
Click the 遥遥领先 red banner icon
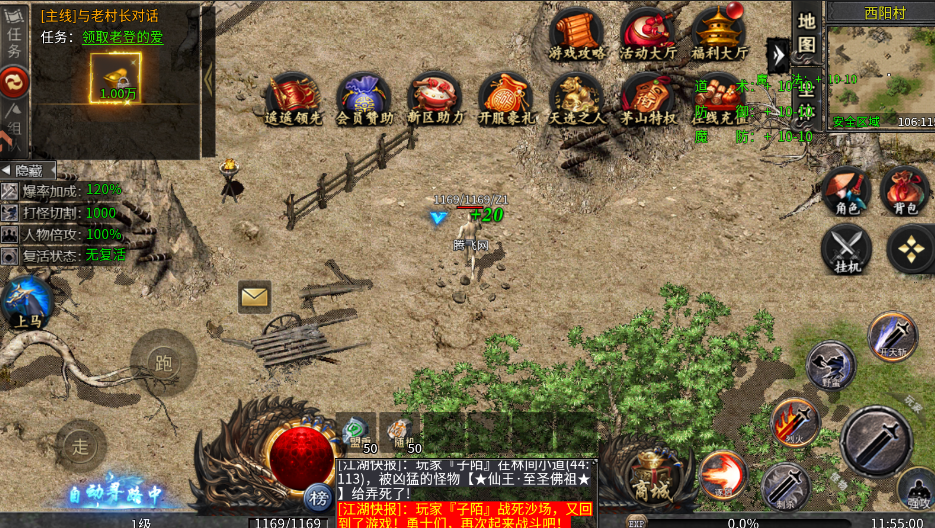(x=292, y=97)
